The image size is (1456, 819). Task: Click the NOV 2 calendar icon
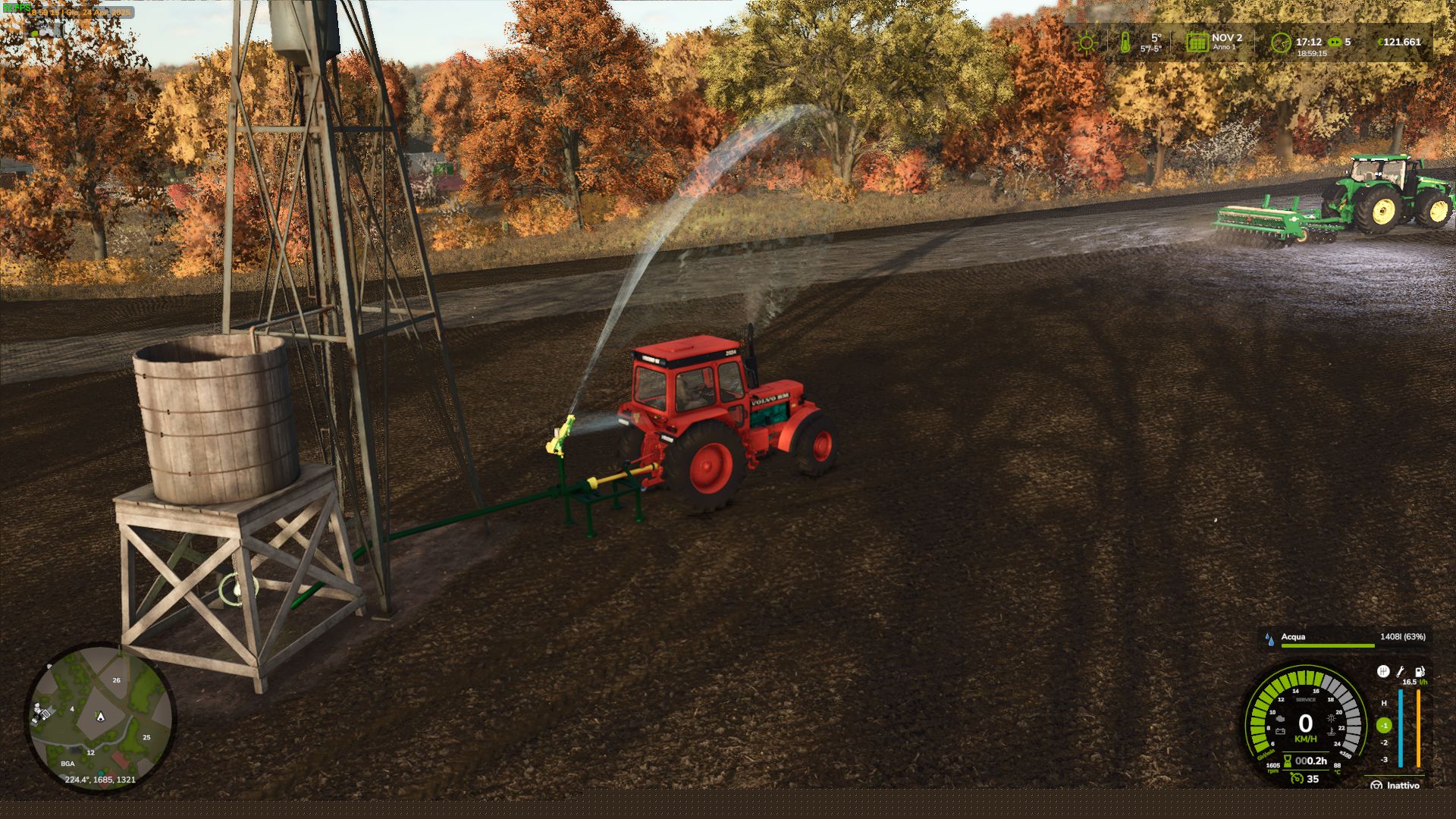tap(1197, 42)
